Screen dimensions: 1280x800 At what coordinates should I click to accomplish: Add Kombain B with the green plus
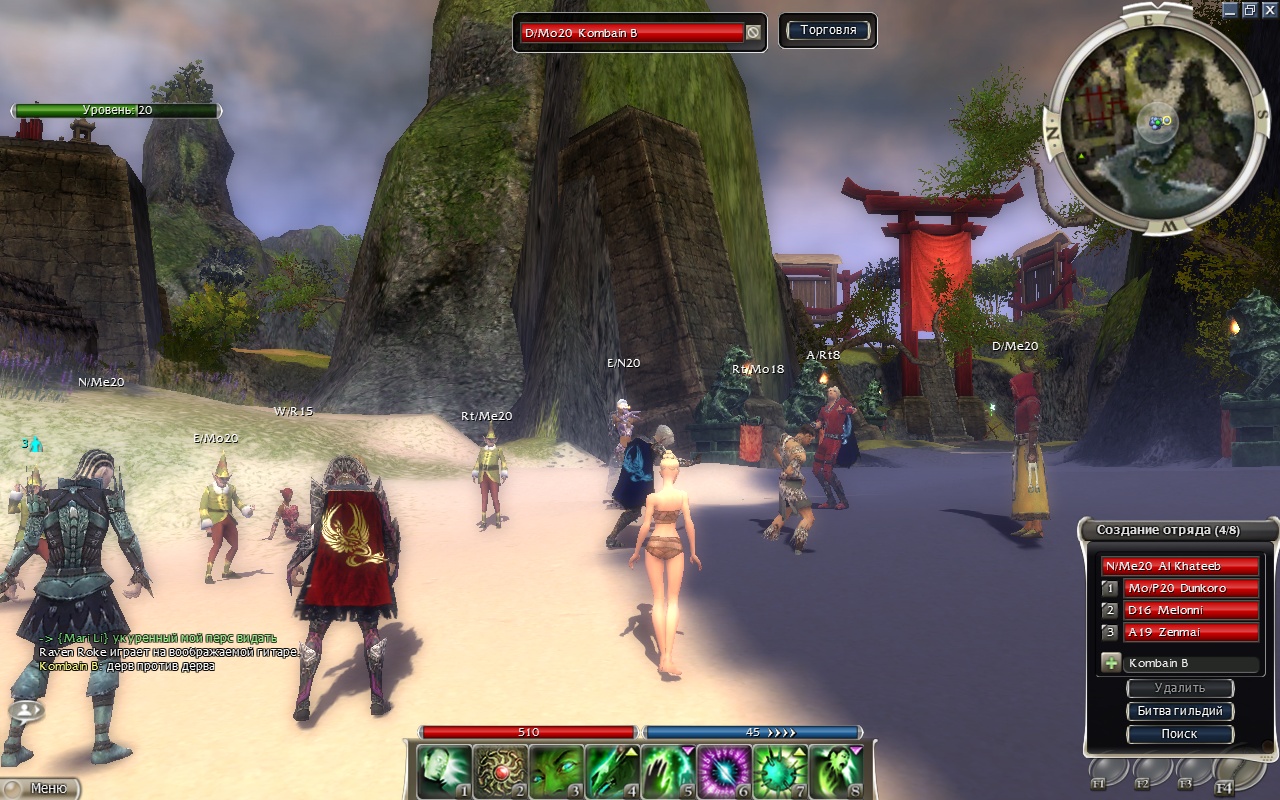coord(1110,663)
